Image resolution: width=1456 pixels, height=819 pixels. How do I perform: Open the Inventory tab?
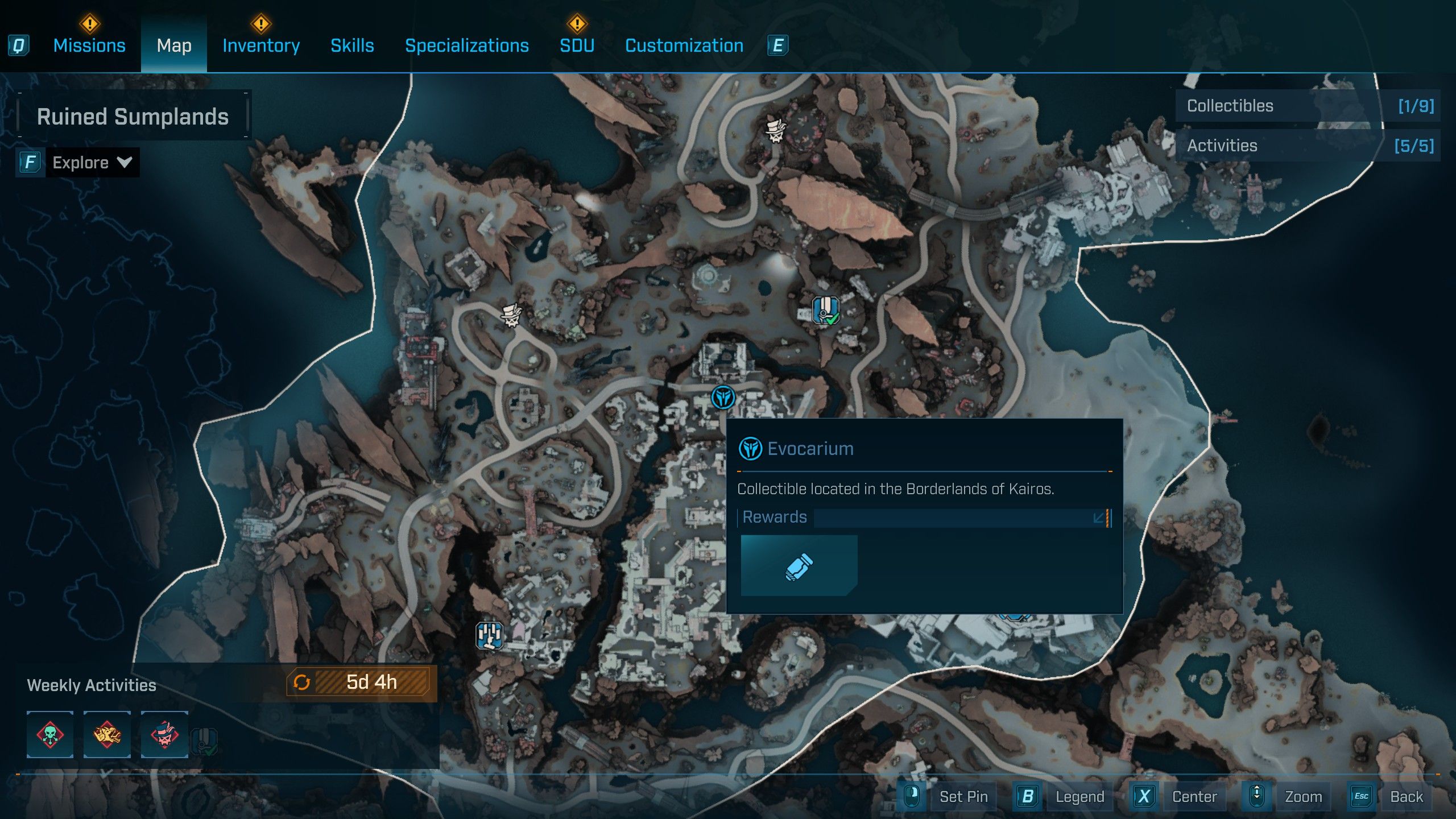[261, 45]
